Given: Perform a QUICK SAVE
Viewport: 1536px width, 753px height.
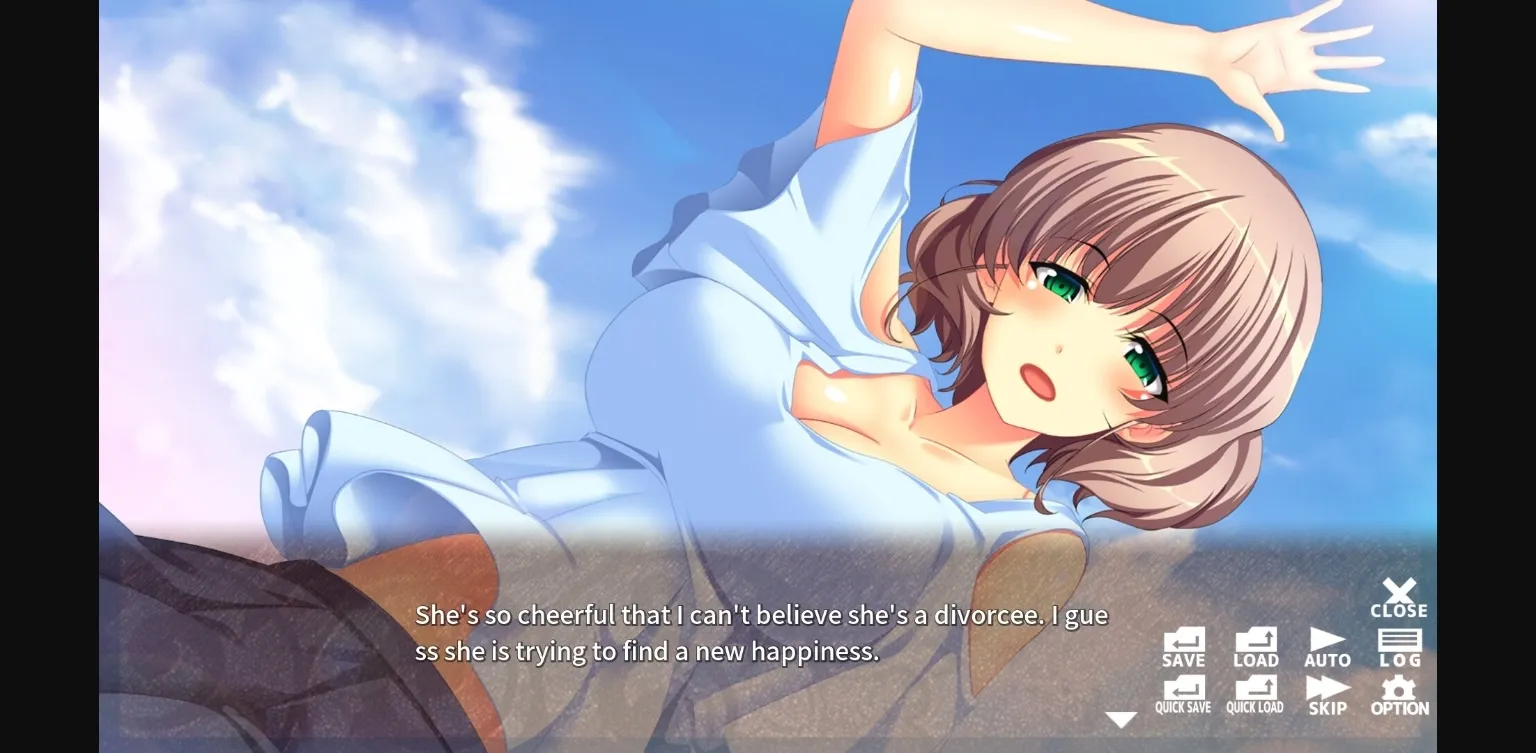Looking at the screenshot, I should click(x=1184, y=692).
